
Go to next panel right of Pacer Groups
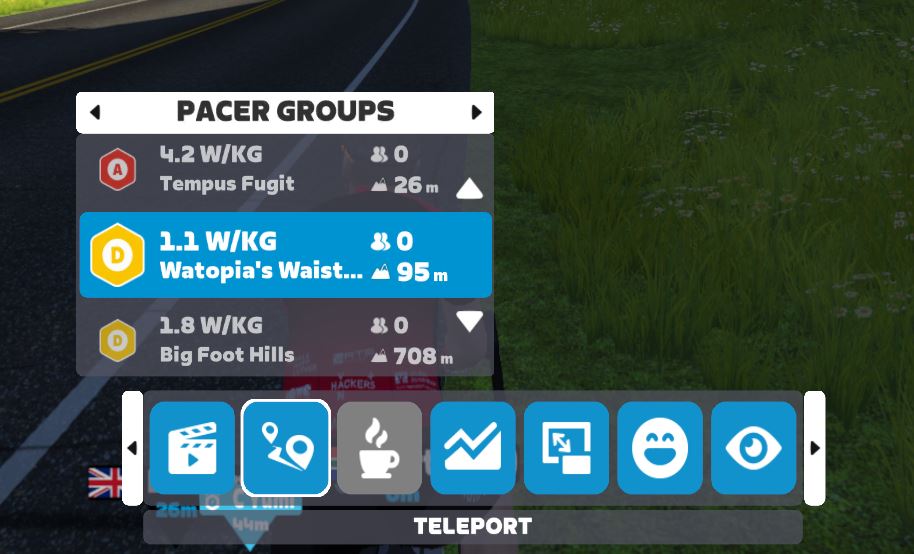tap(476, 113)
